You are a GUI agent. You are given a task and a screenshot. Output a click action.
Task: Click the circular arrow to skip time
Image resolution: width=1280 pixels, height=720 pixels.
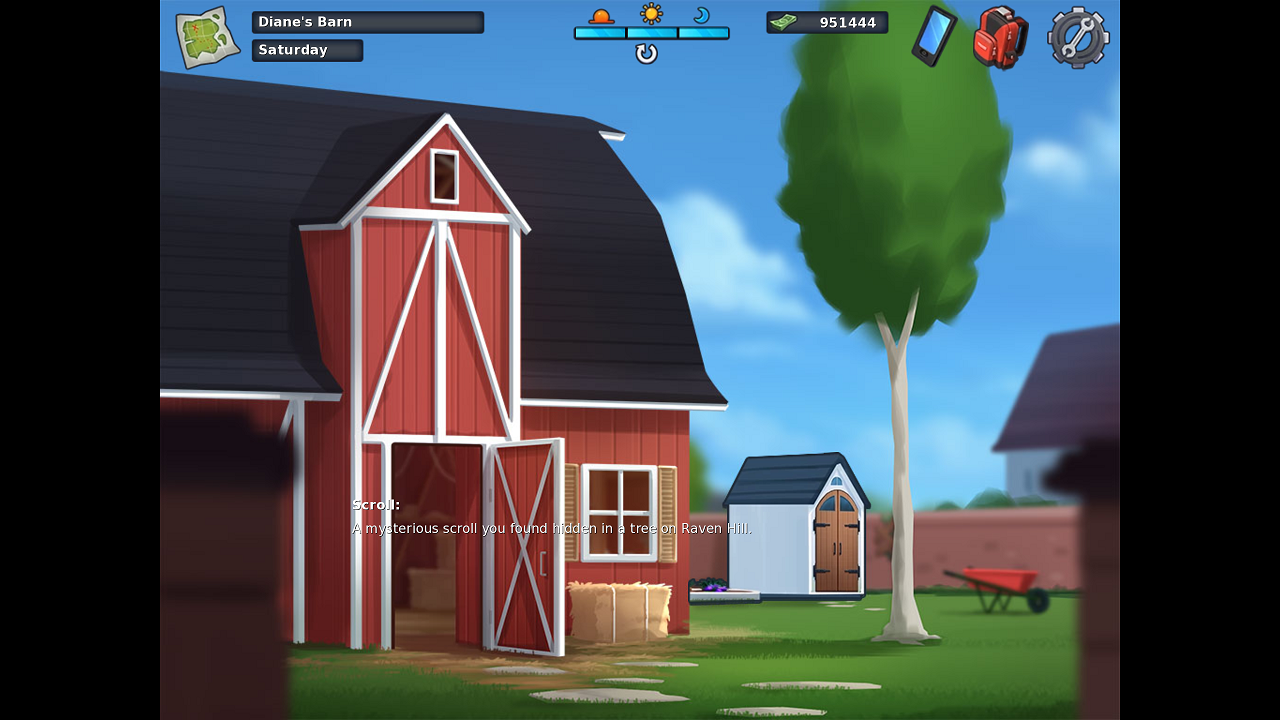tap(647, 54)
